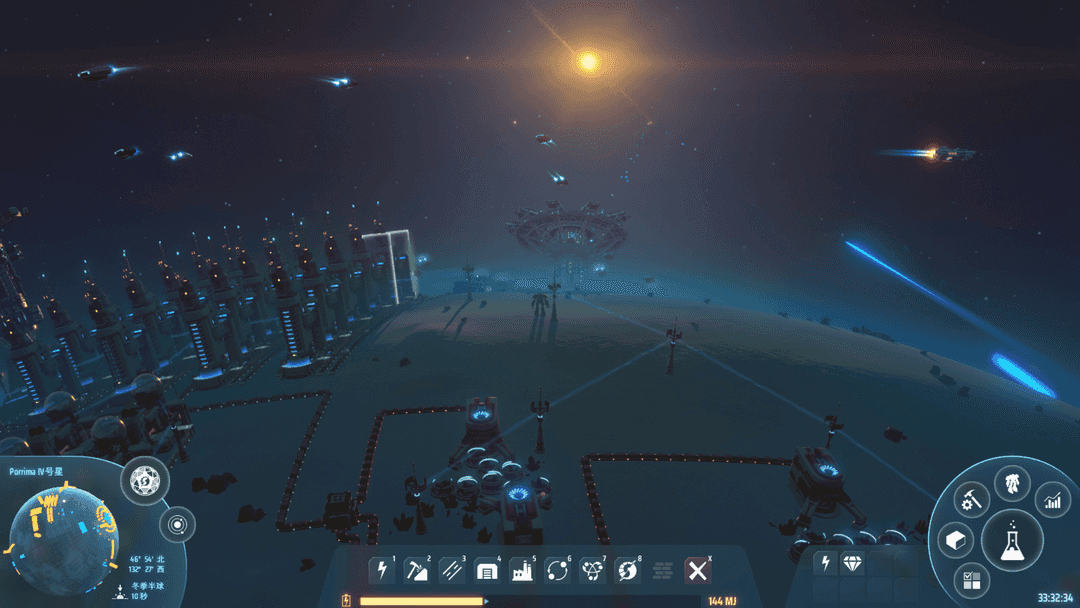The height and width of the screenshot is (608, 1080).
Task: Select the factory production build category
Action: coord(522,571)
